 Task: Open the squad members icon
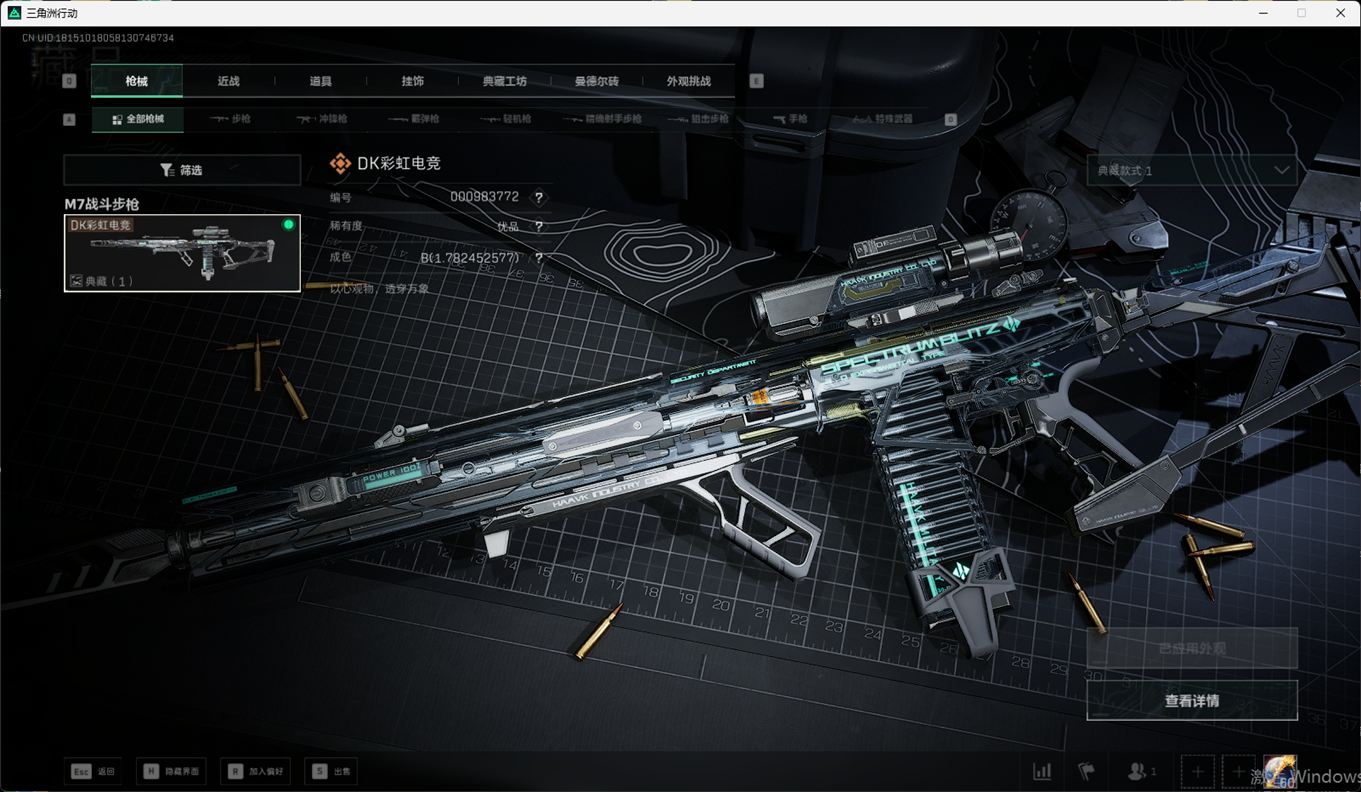[x=1141, y=771]
